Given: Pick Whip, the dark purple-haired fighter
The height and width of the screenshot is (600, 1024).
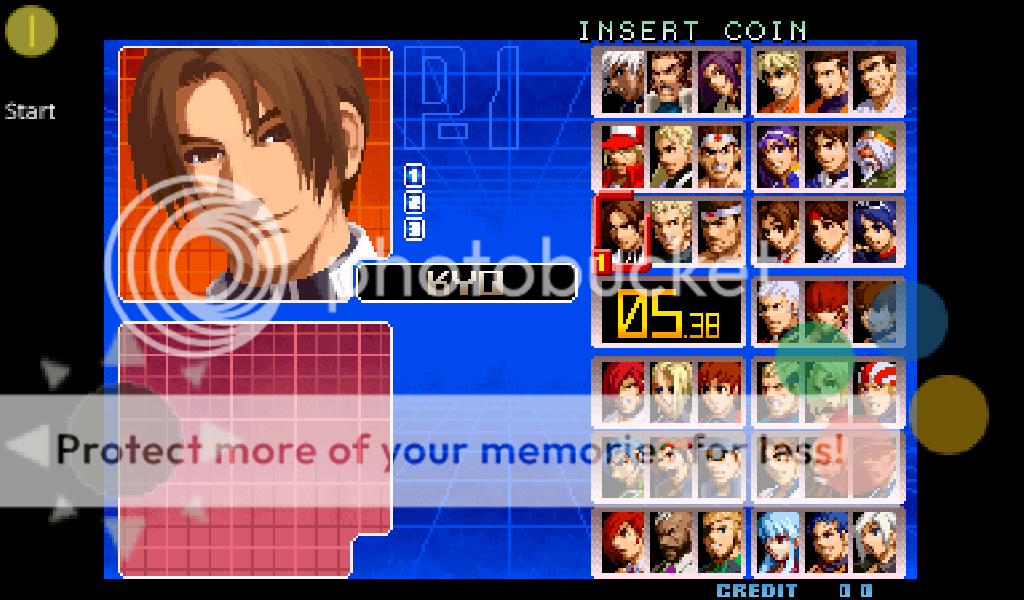Looking at the screenshot, I should (x=719, y=81).
